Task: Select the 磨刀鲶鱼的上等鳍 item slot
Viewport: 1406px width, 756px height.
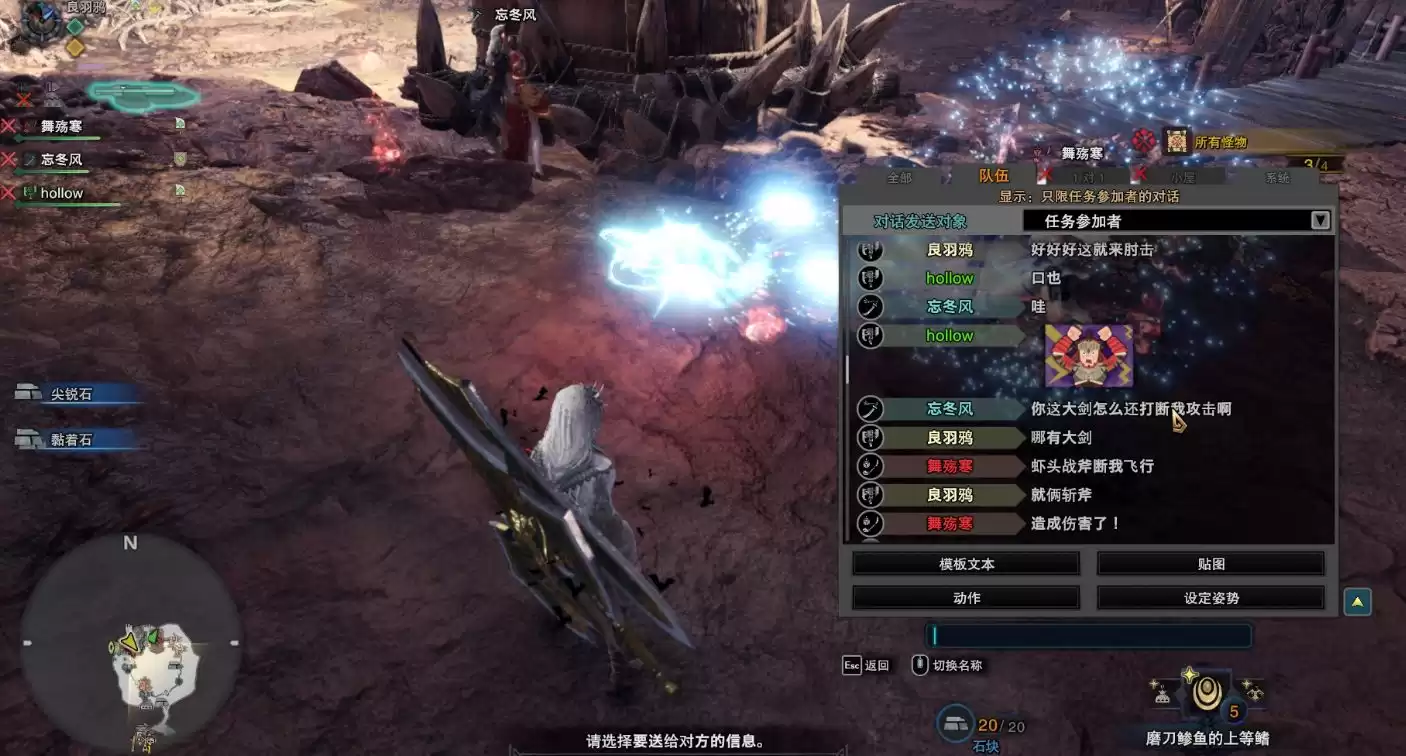Action: [1207, 694]
